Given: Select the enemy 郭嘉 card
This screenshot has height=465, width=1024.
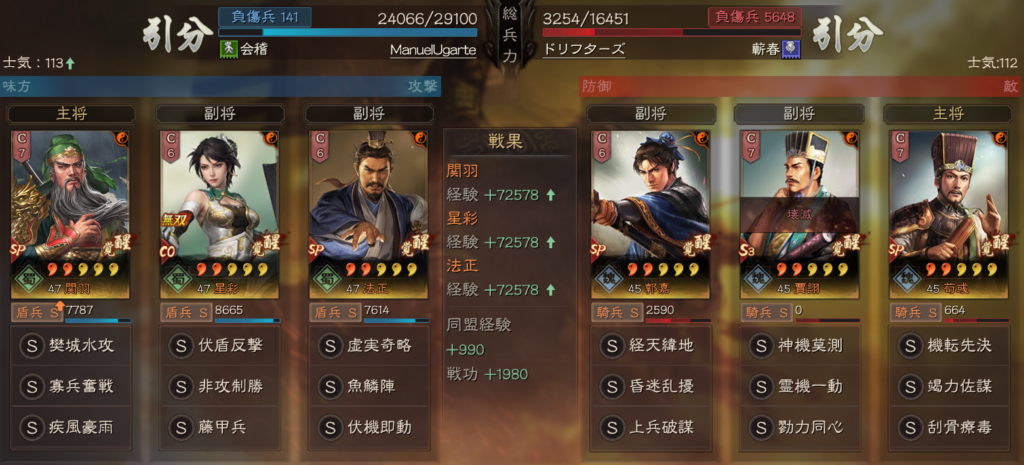Looking at the screenshot, I should pos(650,212).
